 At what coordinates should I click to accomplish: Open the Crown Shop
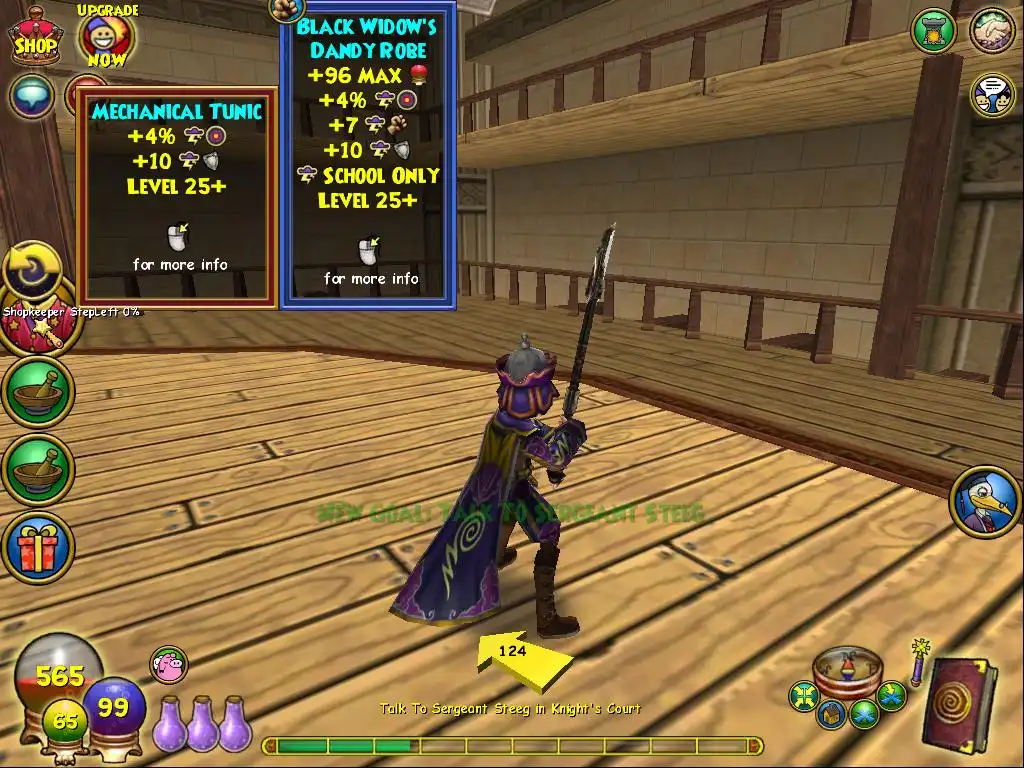(35, 38)
